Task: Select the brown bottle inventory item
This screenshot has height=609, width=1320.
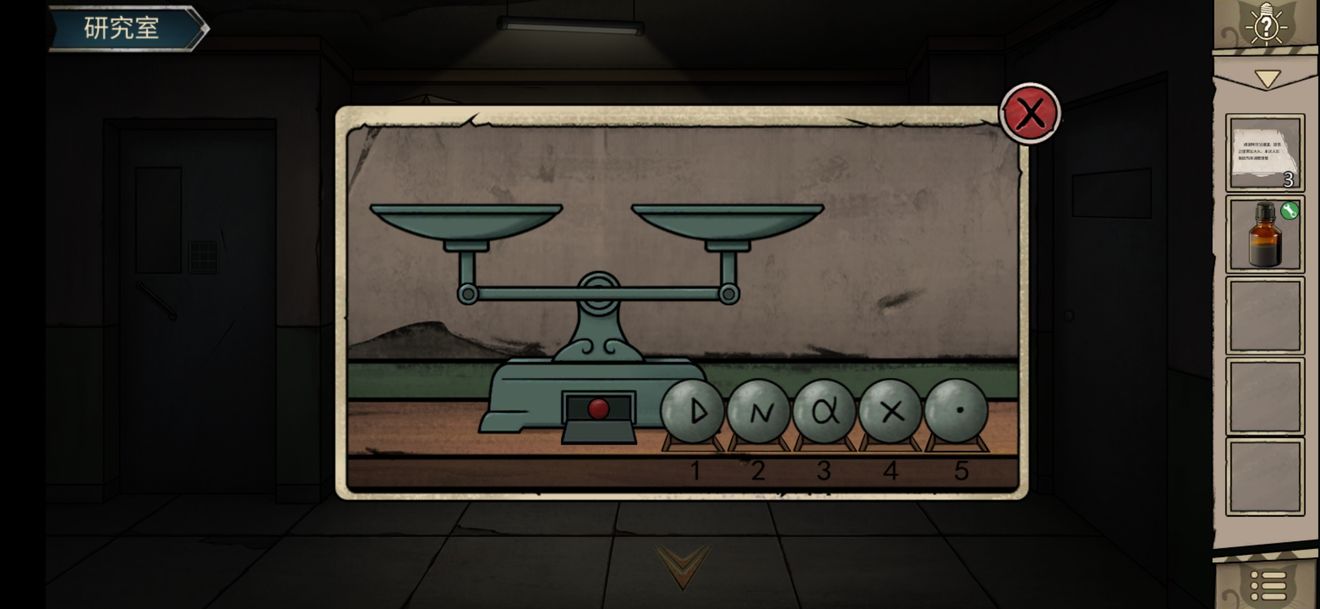Action: tap(1265, 234)
